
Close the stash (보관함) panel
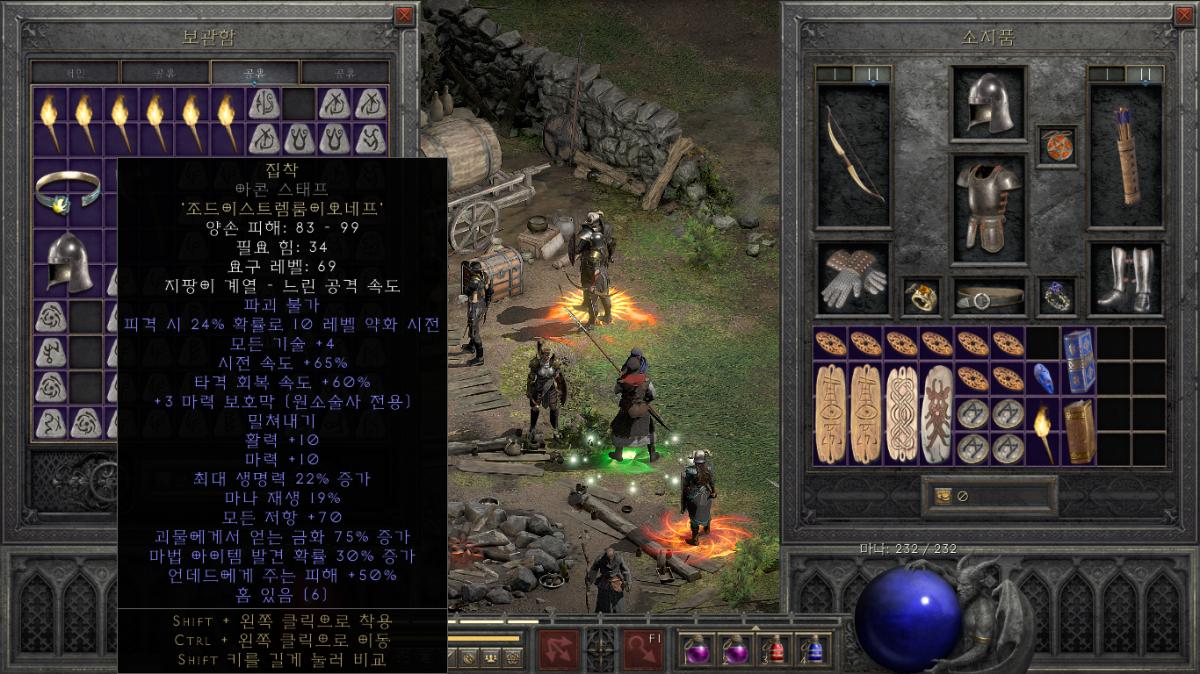(404, 16)
